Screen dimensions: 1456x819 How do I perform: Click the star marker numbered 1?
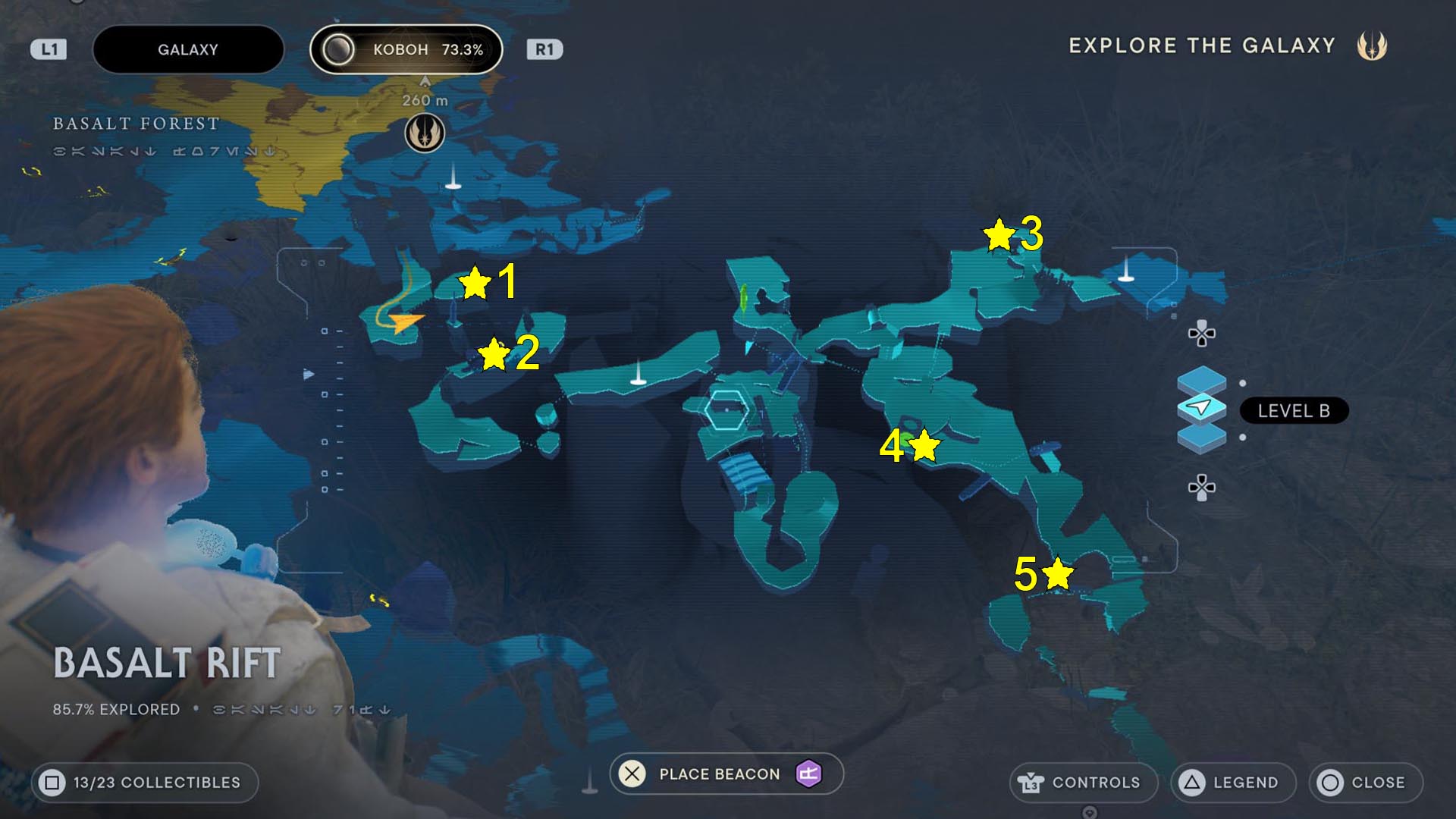pos(475,283)
